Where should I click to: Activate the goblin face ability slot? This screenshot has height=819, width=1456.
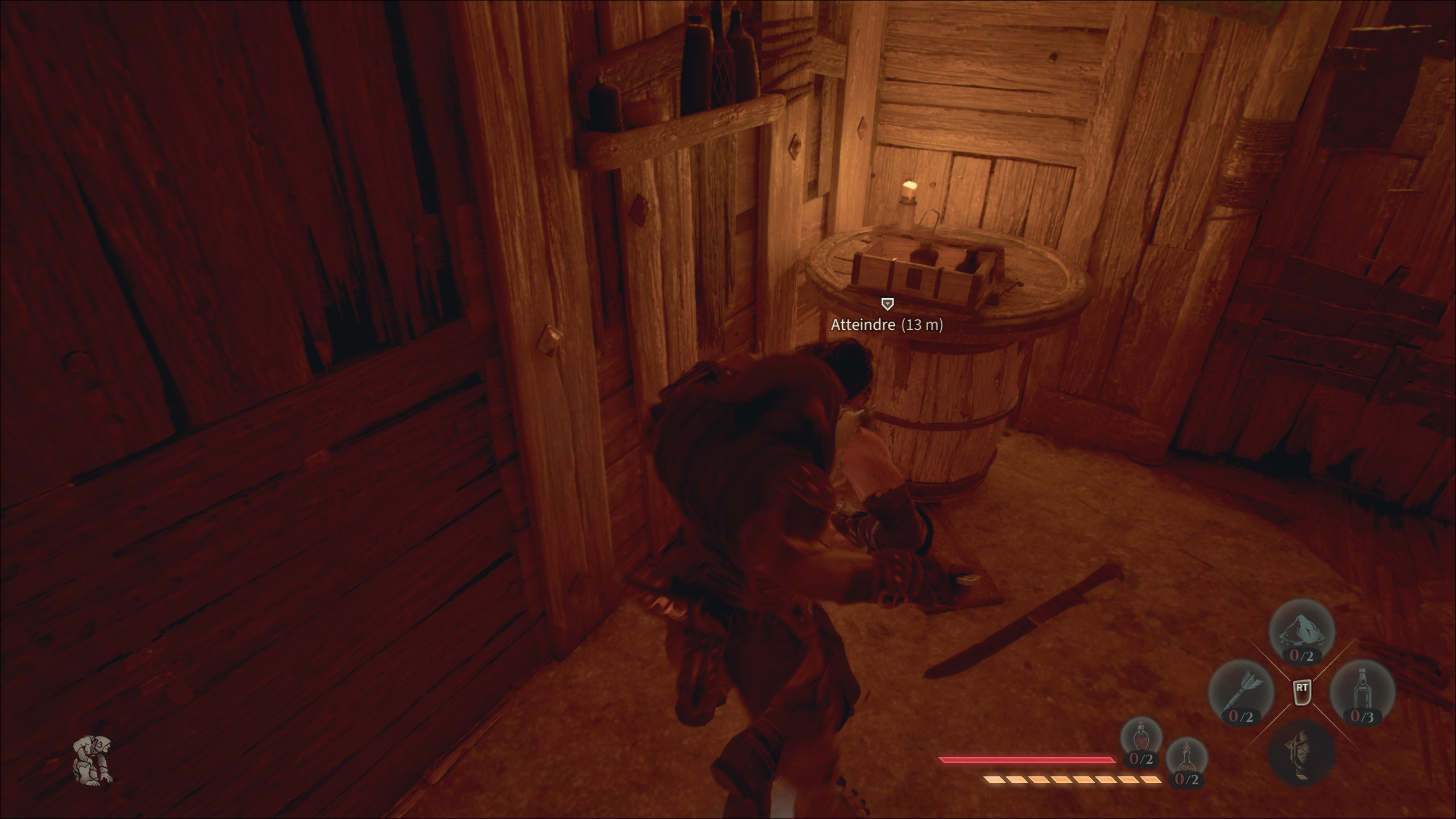point(1301,752)
